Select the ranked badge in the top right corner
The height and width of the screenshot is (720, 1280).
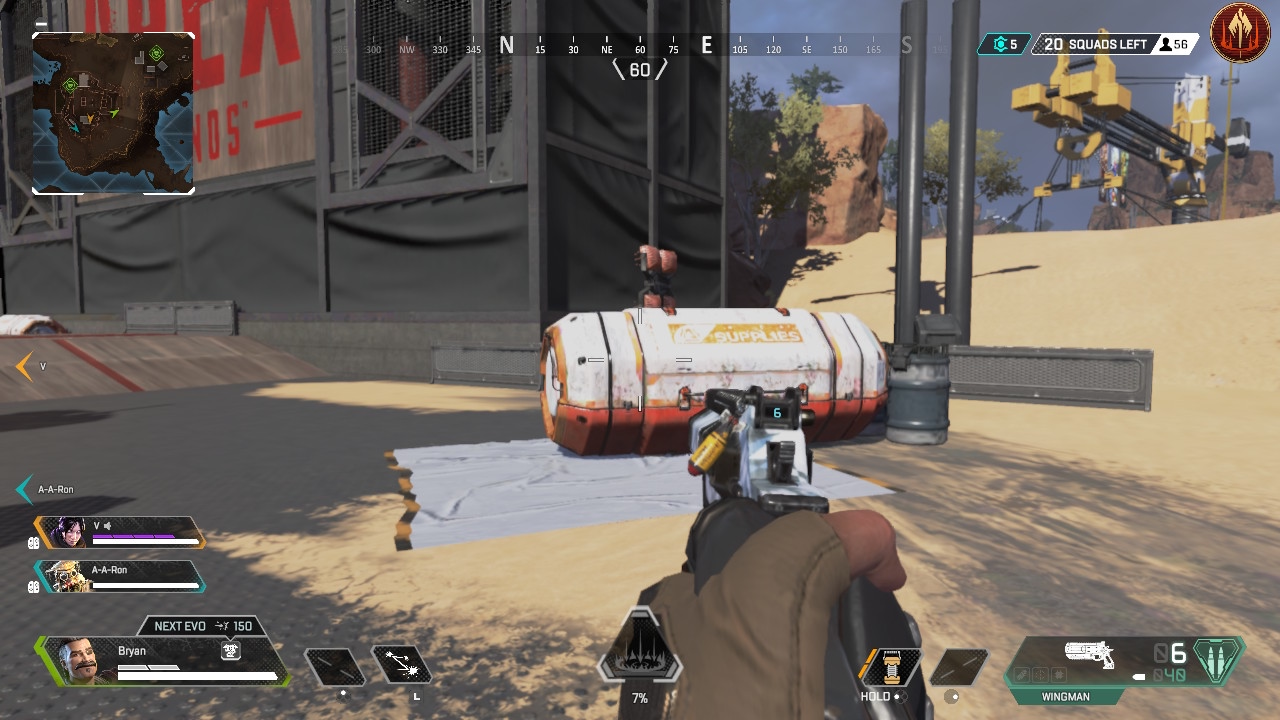click(1240, 35)
